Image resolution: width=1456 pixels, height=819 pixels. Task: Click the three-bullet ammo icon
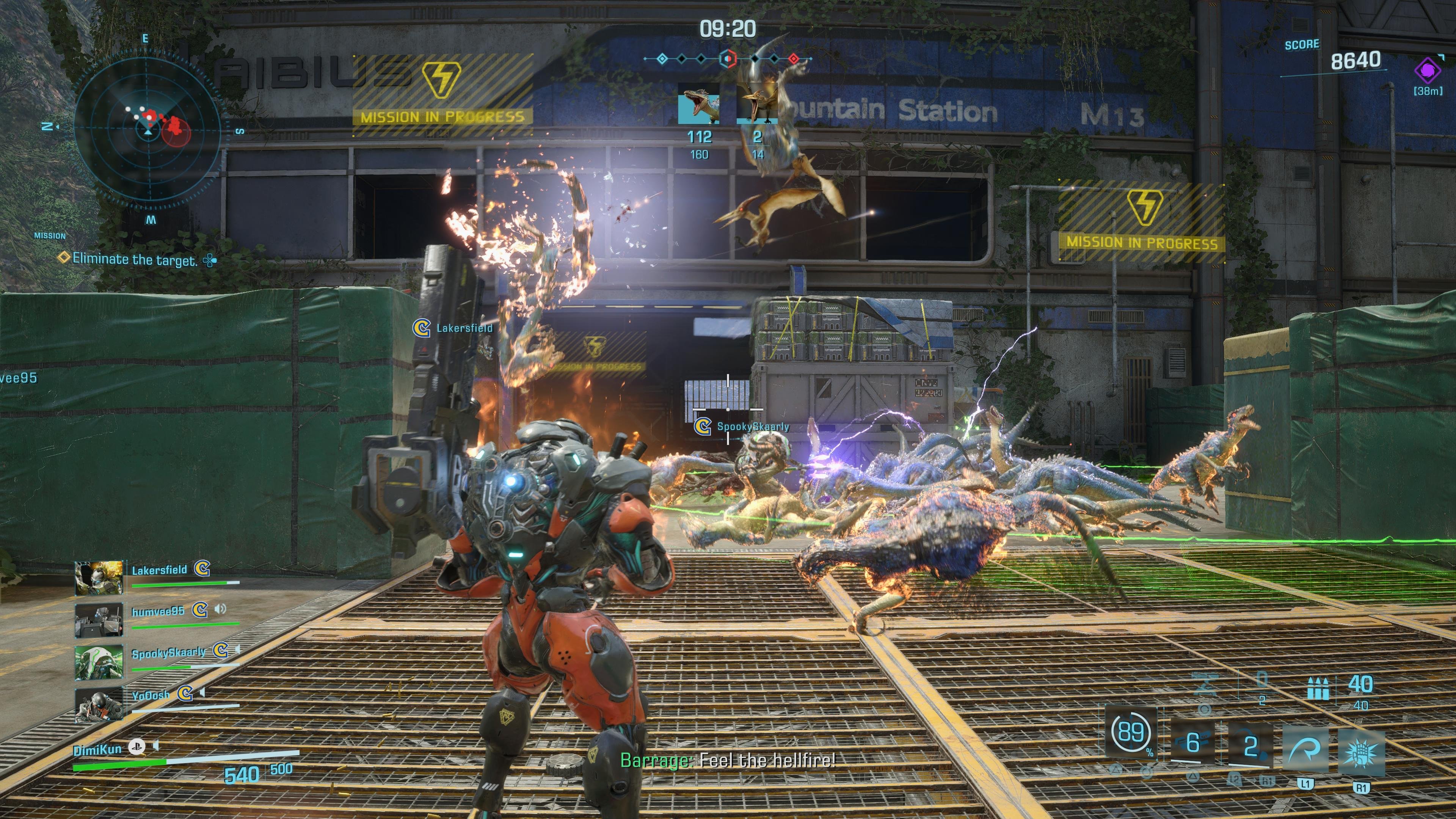coord(1318,690)
